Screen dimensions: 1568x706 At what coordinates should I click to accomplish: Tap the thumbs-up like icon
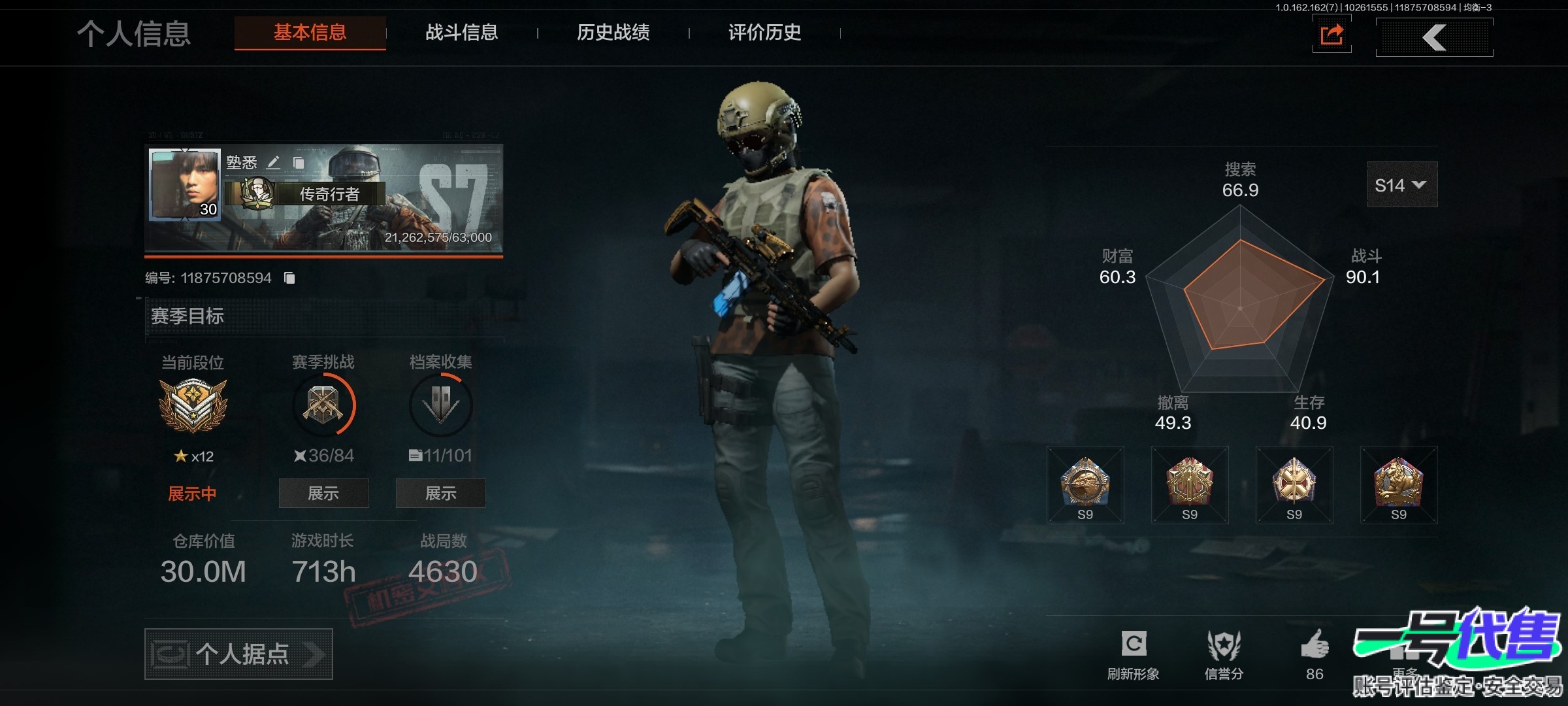point(1315,647)
